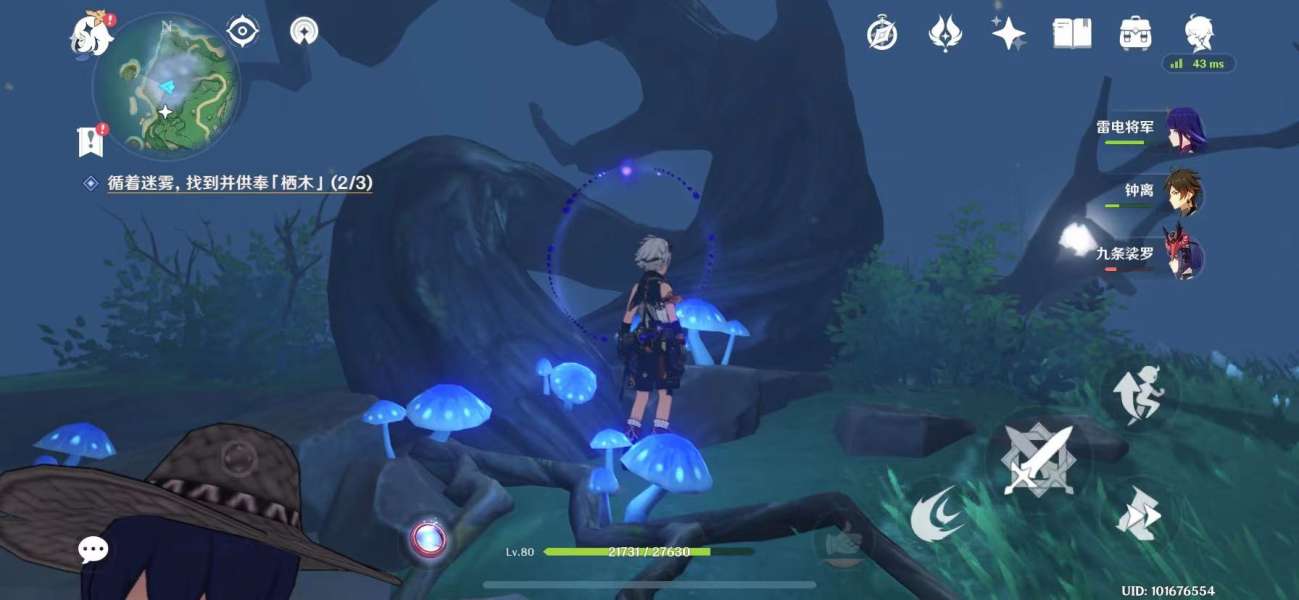1299x600 pixels.
Task: Open the circular minimap
Action: click(x=166, y=88)
